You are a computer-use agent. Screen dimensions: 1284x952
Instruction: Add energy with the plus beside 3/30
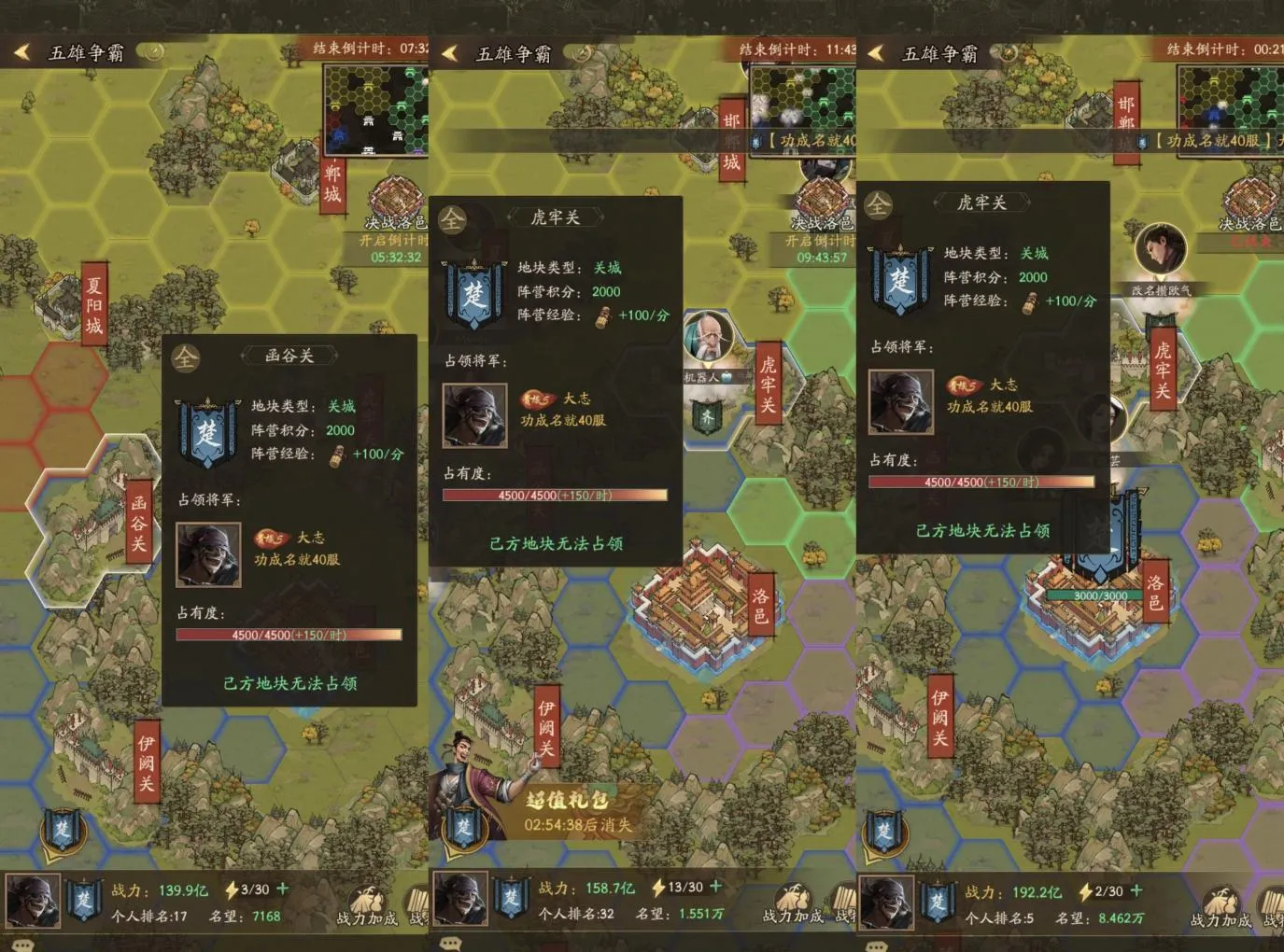pyautogui.click(x=283, y=889)
